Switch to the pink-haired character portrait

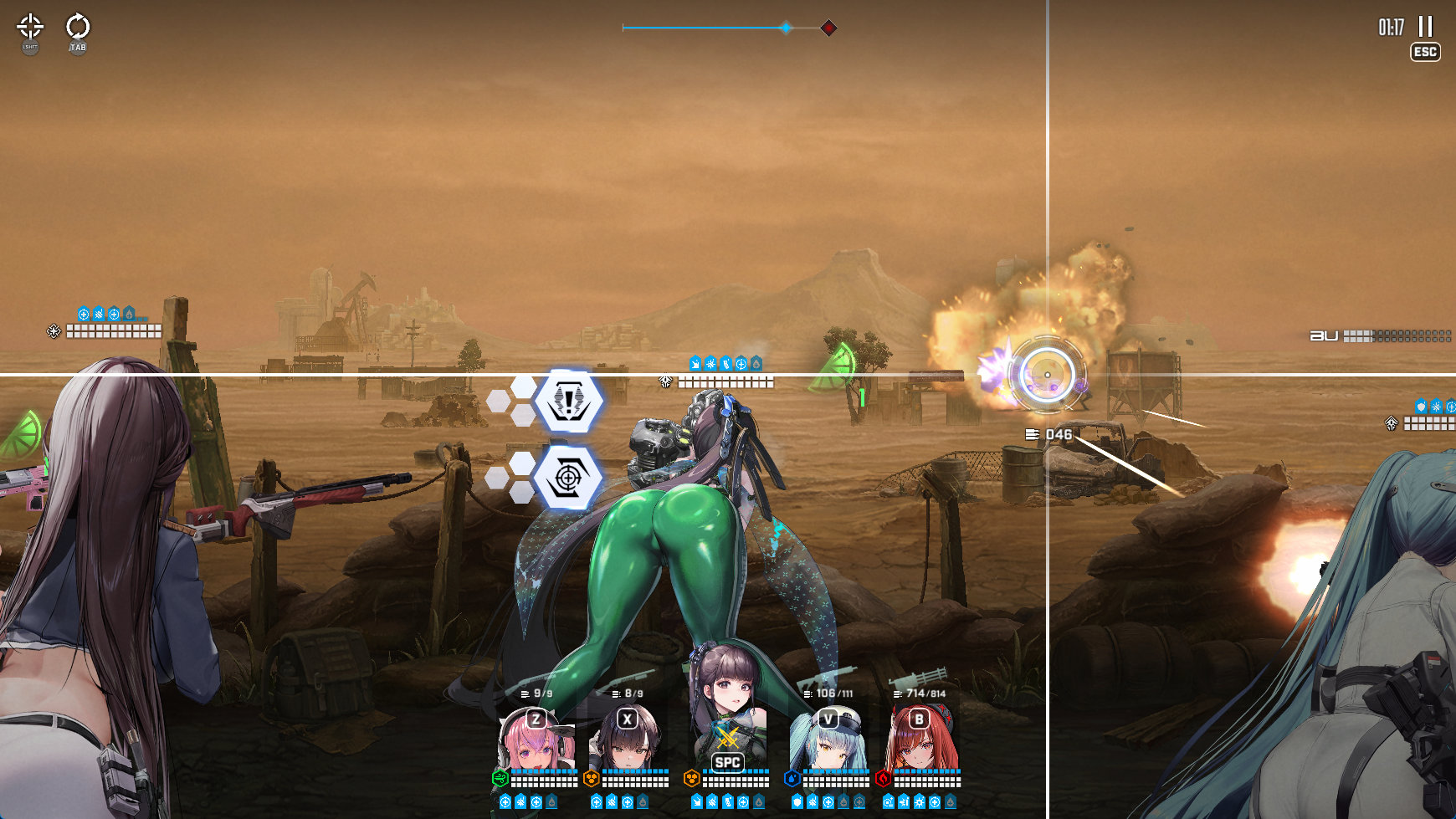(x=536, y=740)
